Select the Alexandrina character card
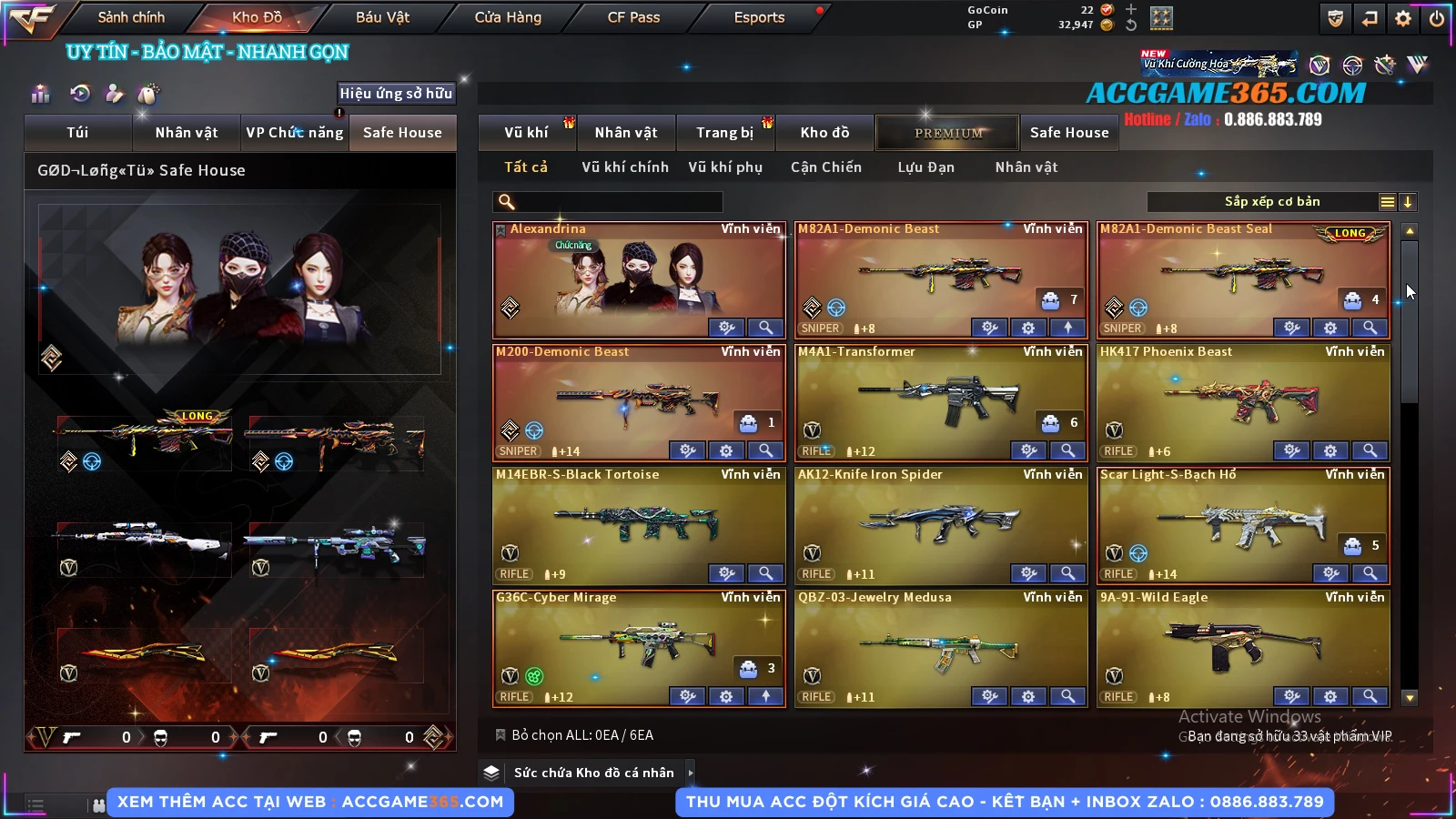The image size is (1456, 819). [x=637, y=278]
